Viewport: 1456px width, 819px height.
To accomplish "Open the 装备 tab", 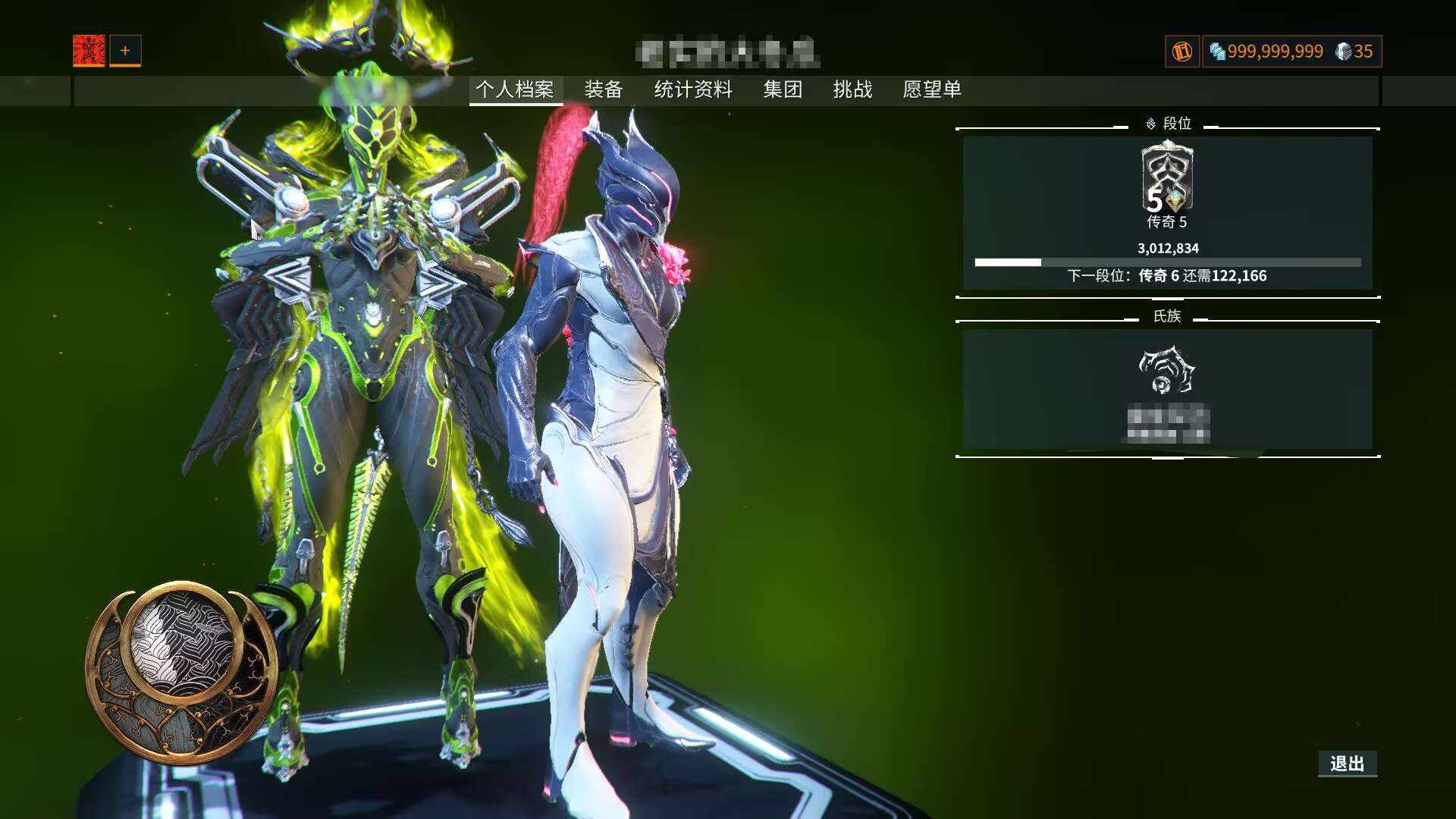I will (604, 89).
